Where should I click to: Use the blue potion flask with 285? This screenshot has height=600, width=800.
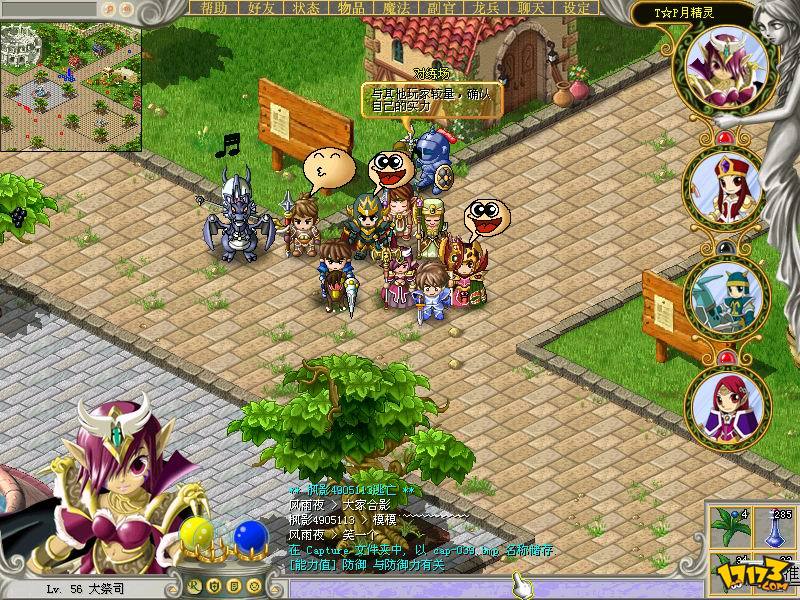pyautogui.click(x=774, y=526)
